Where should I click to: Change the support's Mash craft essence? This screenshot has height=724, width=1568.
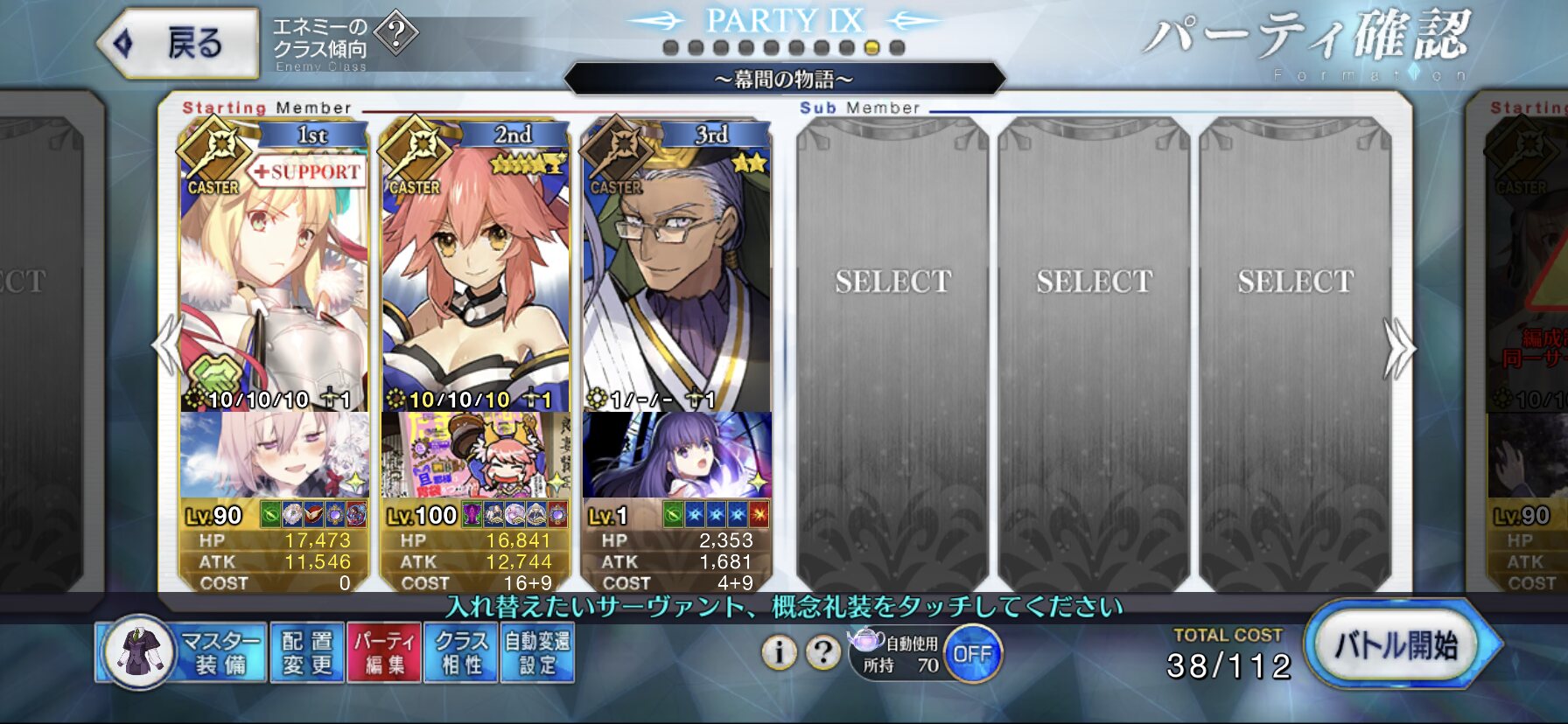pos(273,455)
